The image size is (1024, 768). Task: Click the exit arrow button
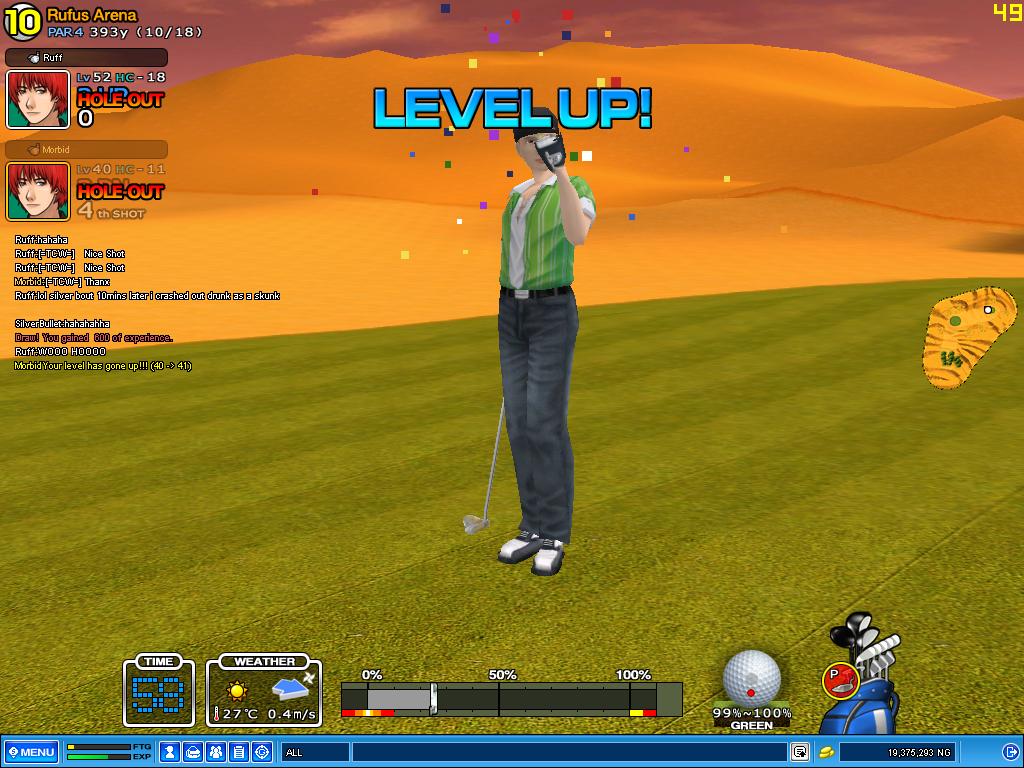click(1009, 752)
